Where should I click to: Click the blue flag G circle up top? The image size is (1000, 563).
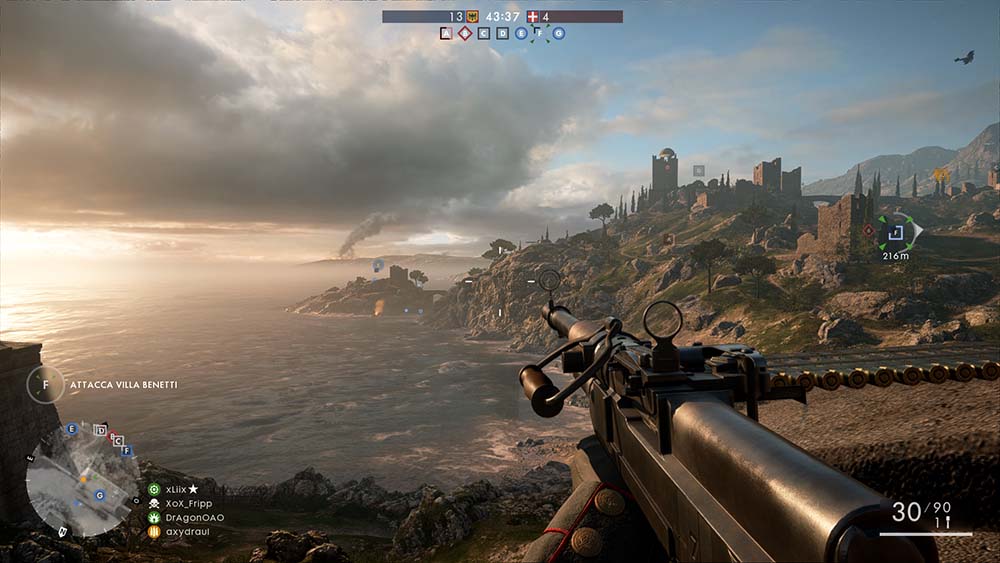(x=559, y=33)
